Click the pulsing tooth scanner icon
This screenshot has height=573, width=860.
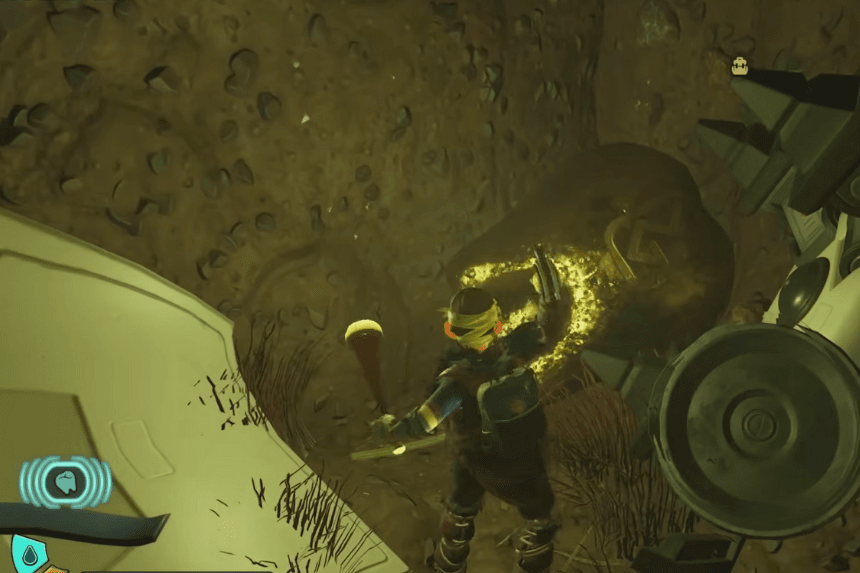[67, 482]
